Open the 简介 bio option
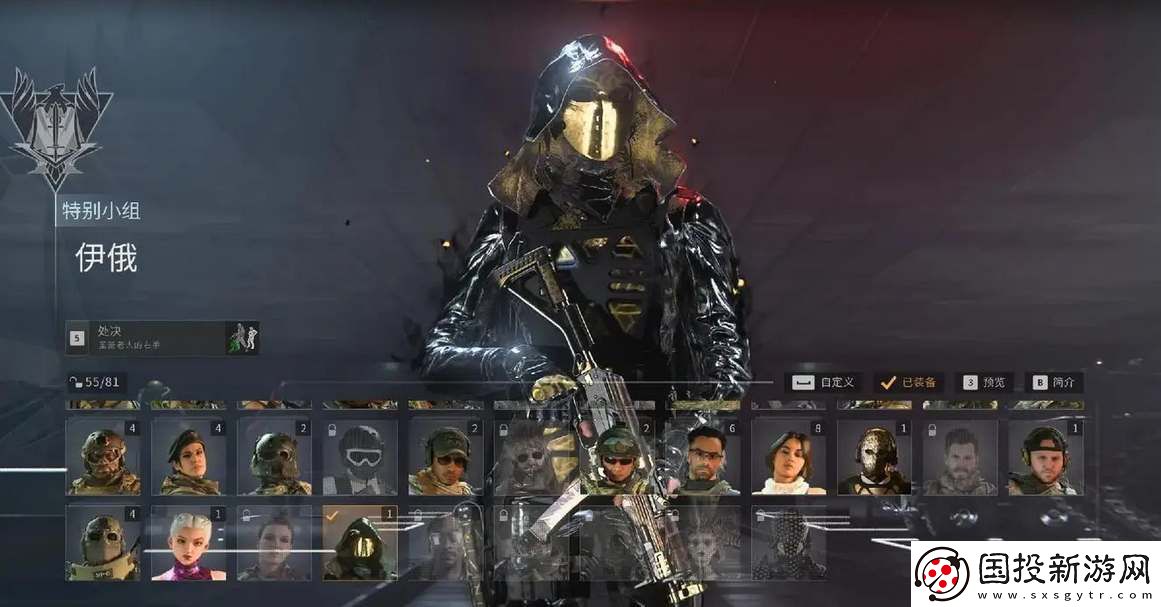Image resolution: width=1161 pixels, height=607 pixels. tap(1056, 382)
